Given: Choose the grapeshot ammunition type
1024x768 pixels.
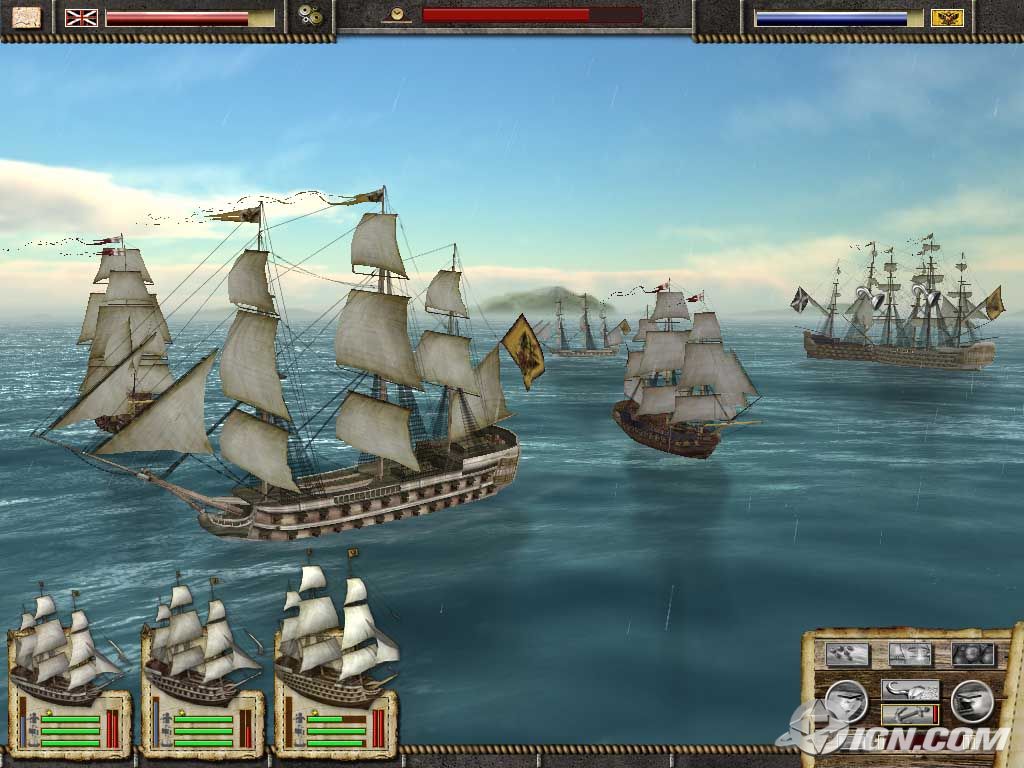Looking at the screenshot, I should (847, 654).
